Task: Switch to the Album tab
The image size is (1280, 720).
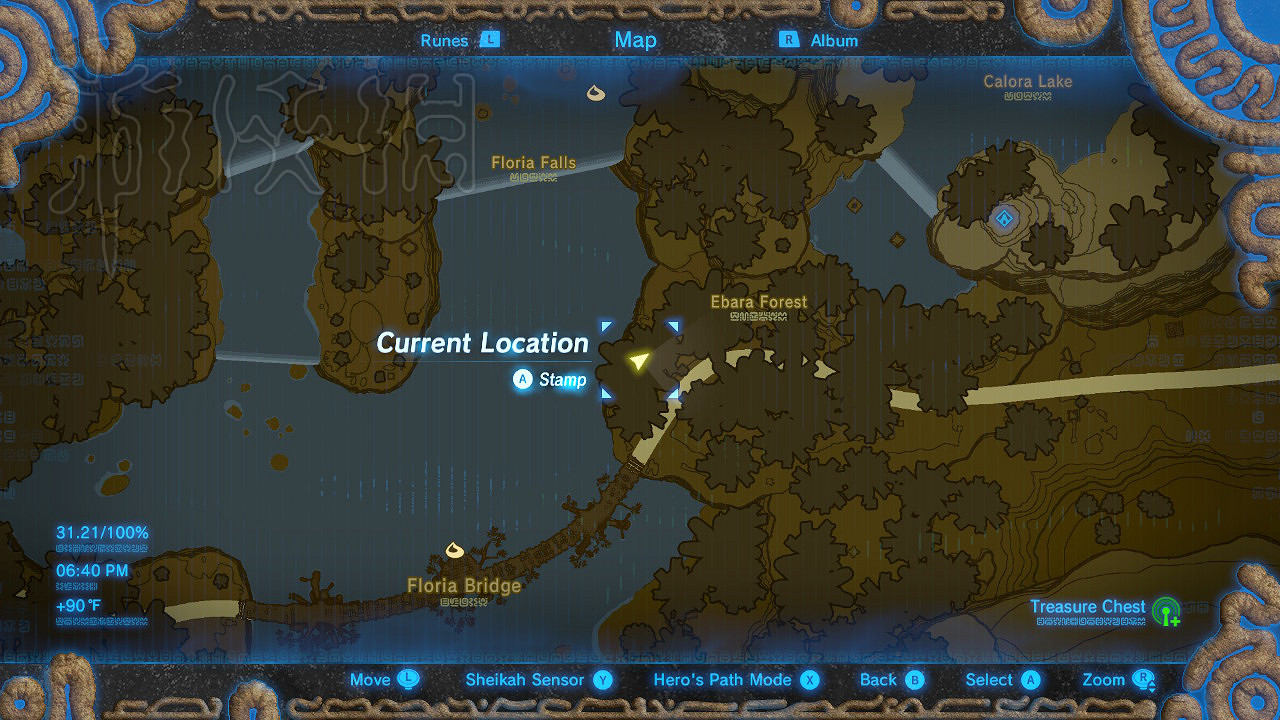Action: [833, 40]
